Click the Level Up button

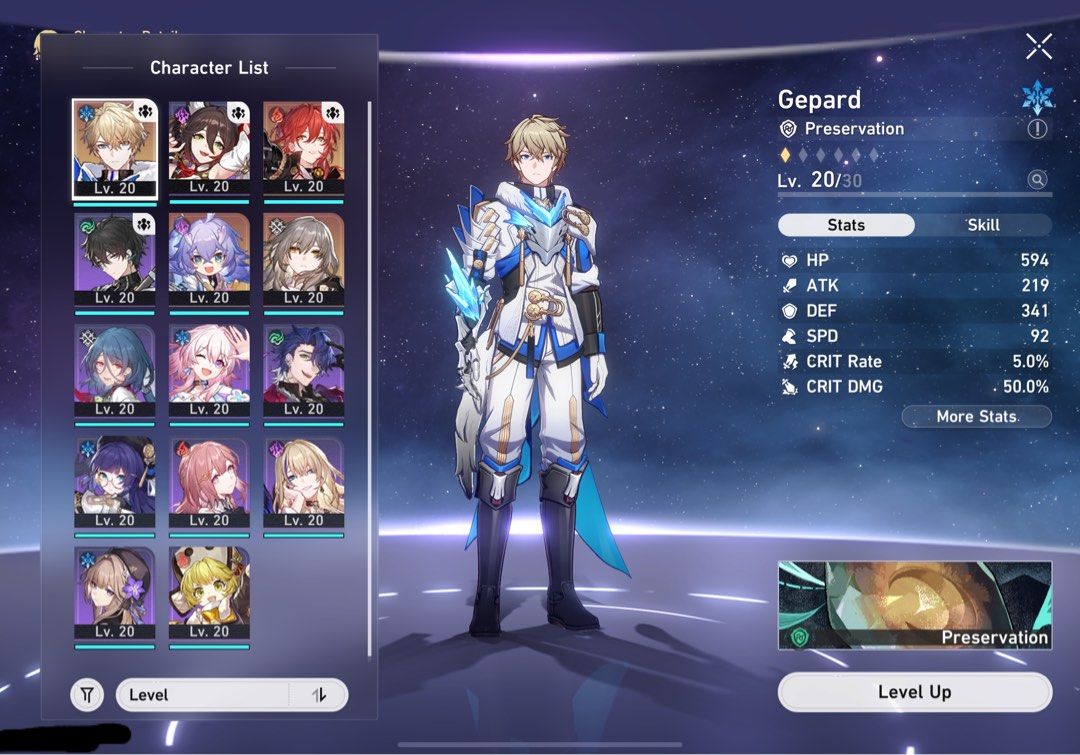pyautogui.click(x=914, y=692)
